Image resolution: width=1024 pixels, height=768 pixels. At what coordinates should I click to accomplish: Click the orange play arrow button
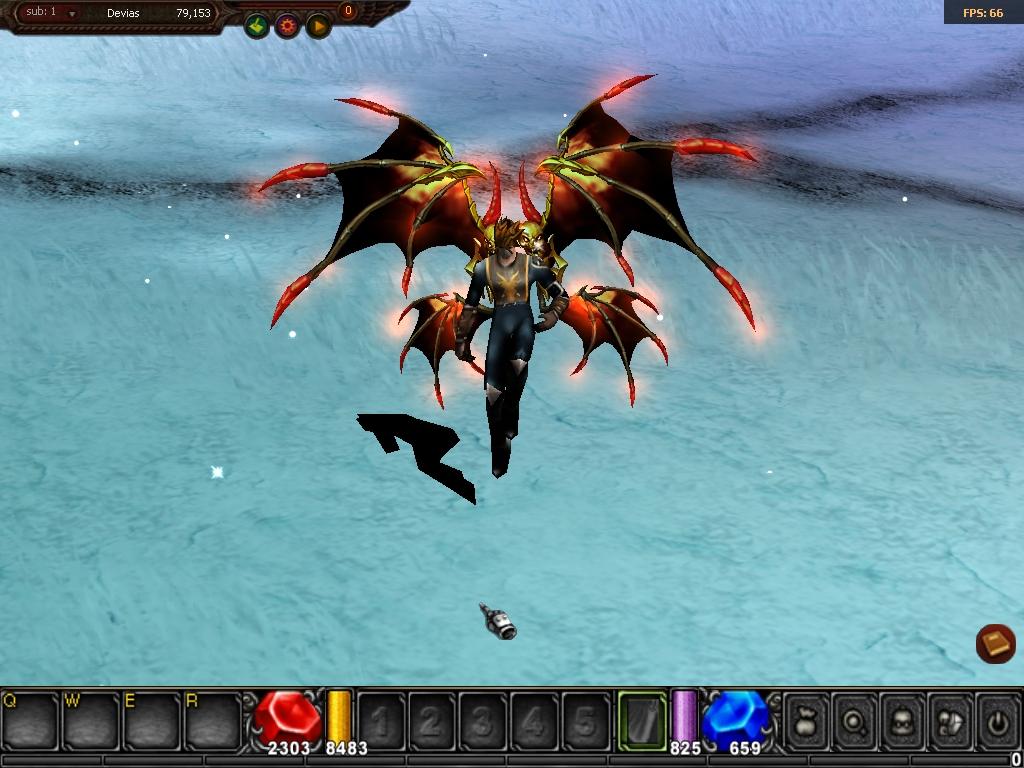tap(318, 26)
